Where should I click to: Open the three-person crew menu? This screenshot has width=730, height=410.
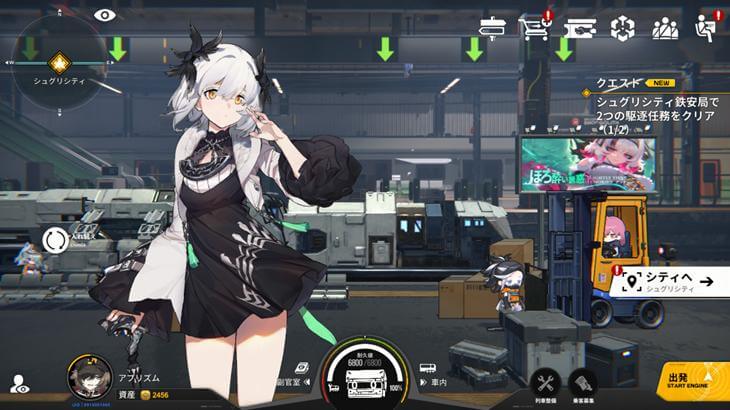665,28
